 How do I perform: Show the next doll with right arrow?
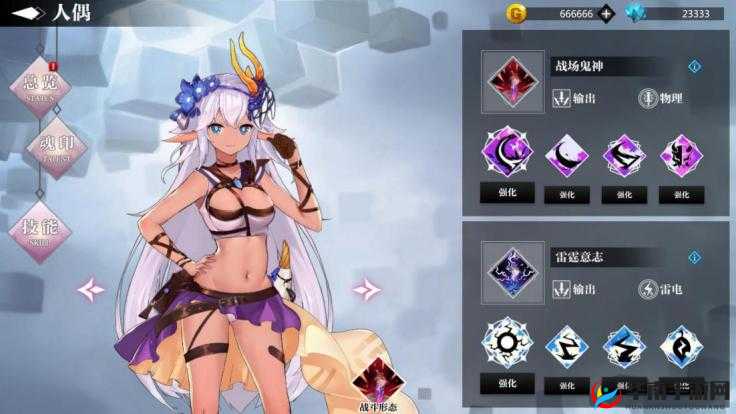click(366, 289)
